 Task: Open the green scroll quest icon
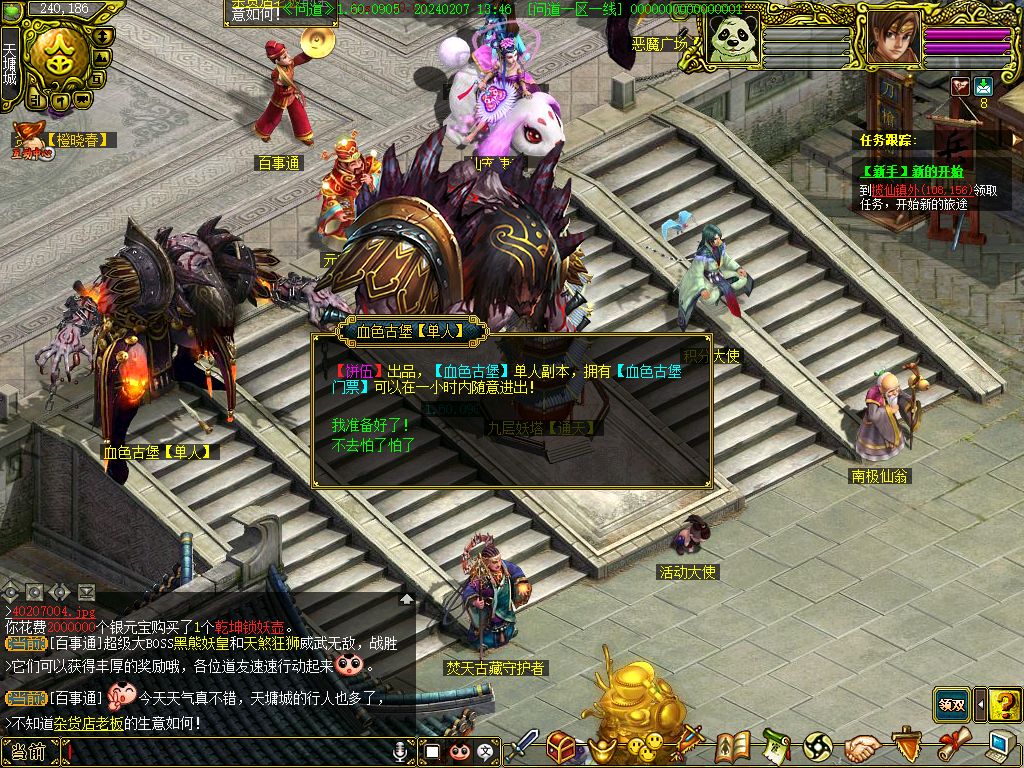click(x=776, y=746)
